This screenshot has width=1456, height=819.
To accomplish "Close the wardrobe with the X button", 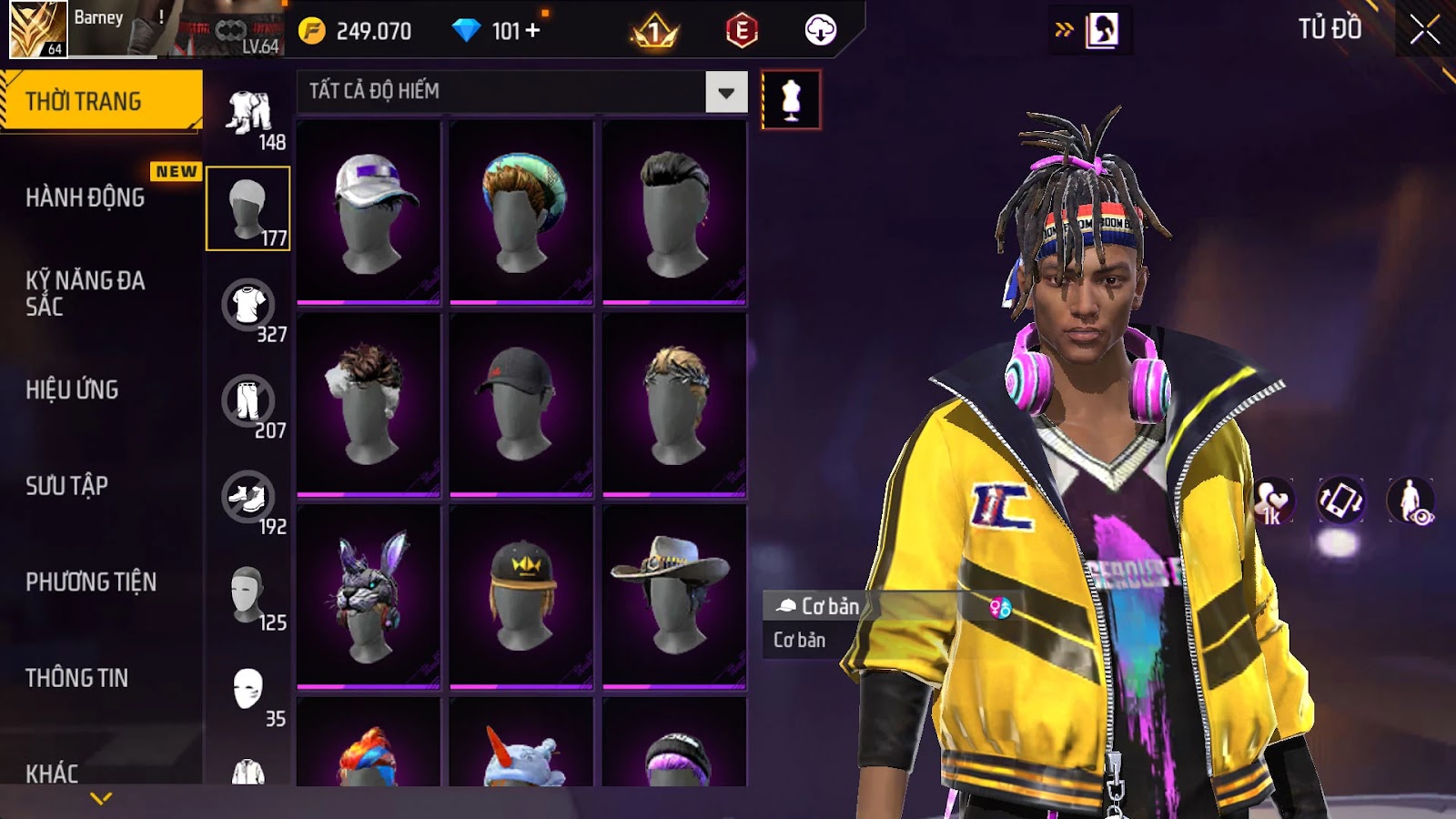I will coord(1424,30).
